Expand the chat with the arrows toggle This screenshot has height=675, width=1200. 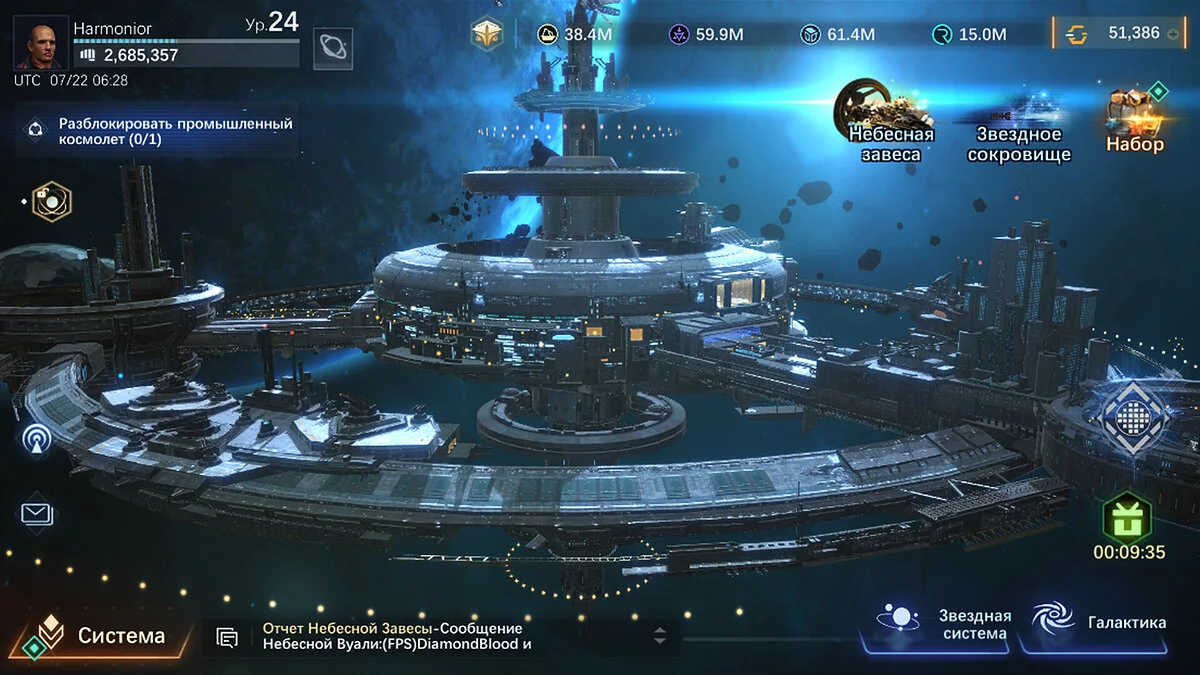[x=660, y=635]
